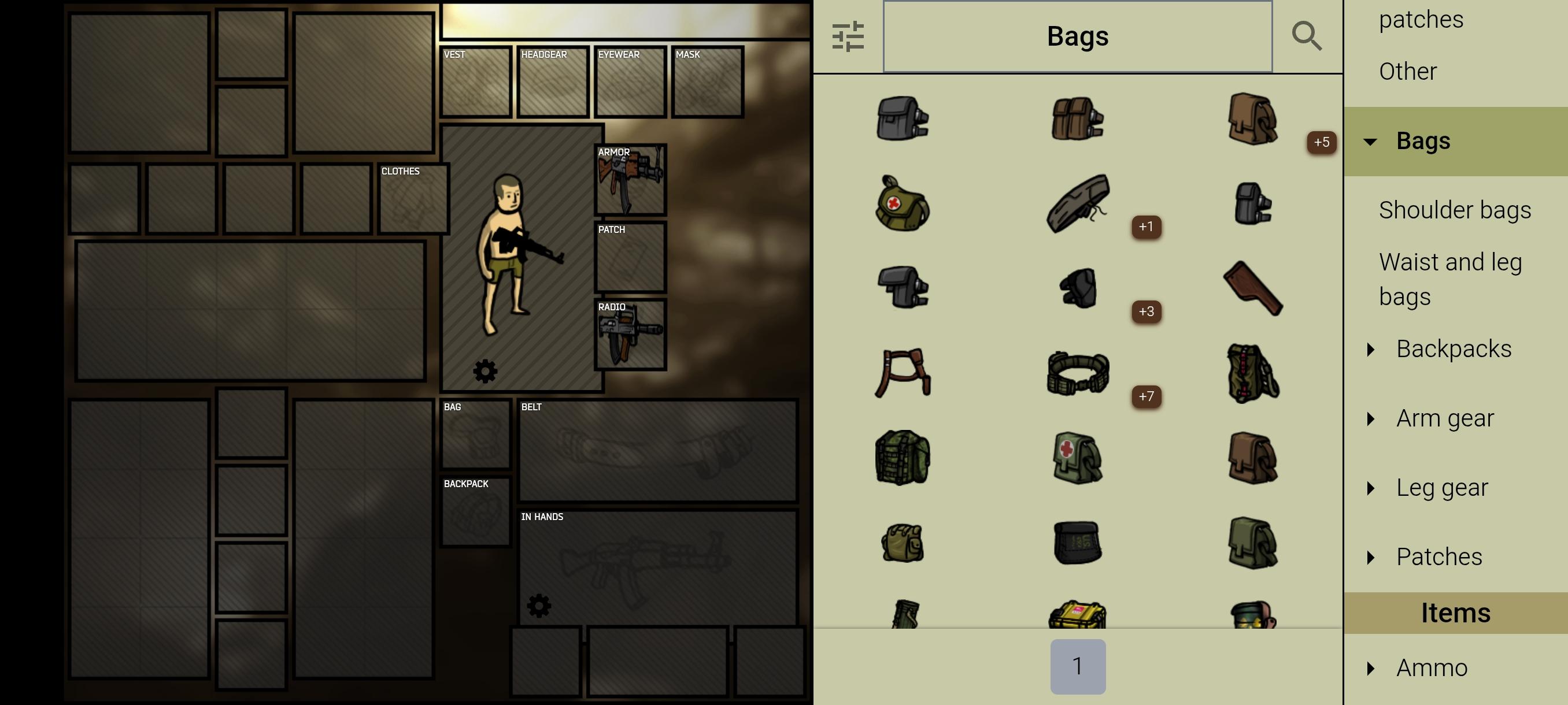Select the green medic pouch bag
This screenshot has height=705, width=1568.
coord(1076,458)
